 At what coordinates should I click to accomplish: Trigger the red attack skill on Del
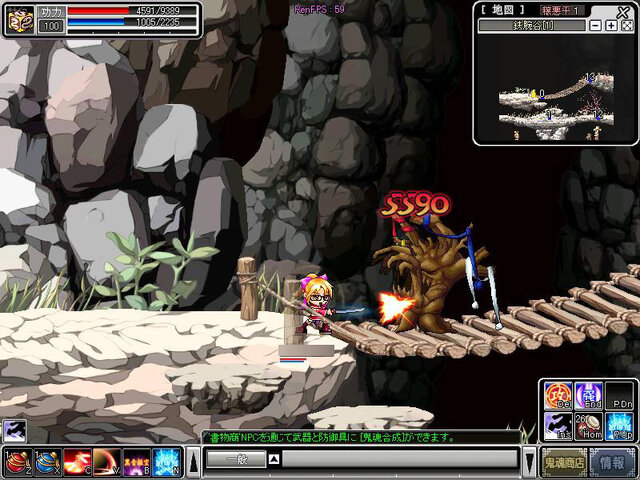tap(558, 395)
